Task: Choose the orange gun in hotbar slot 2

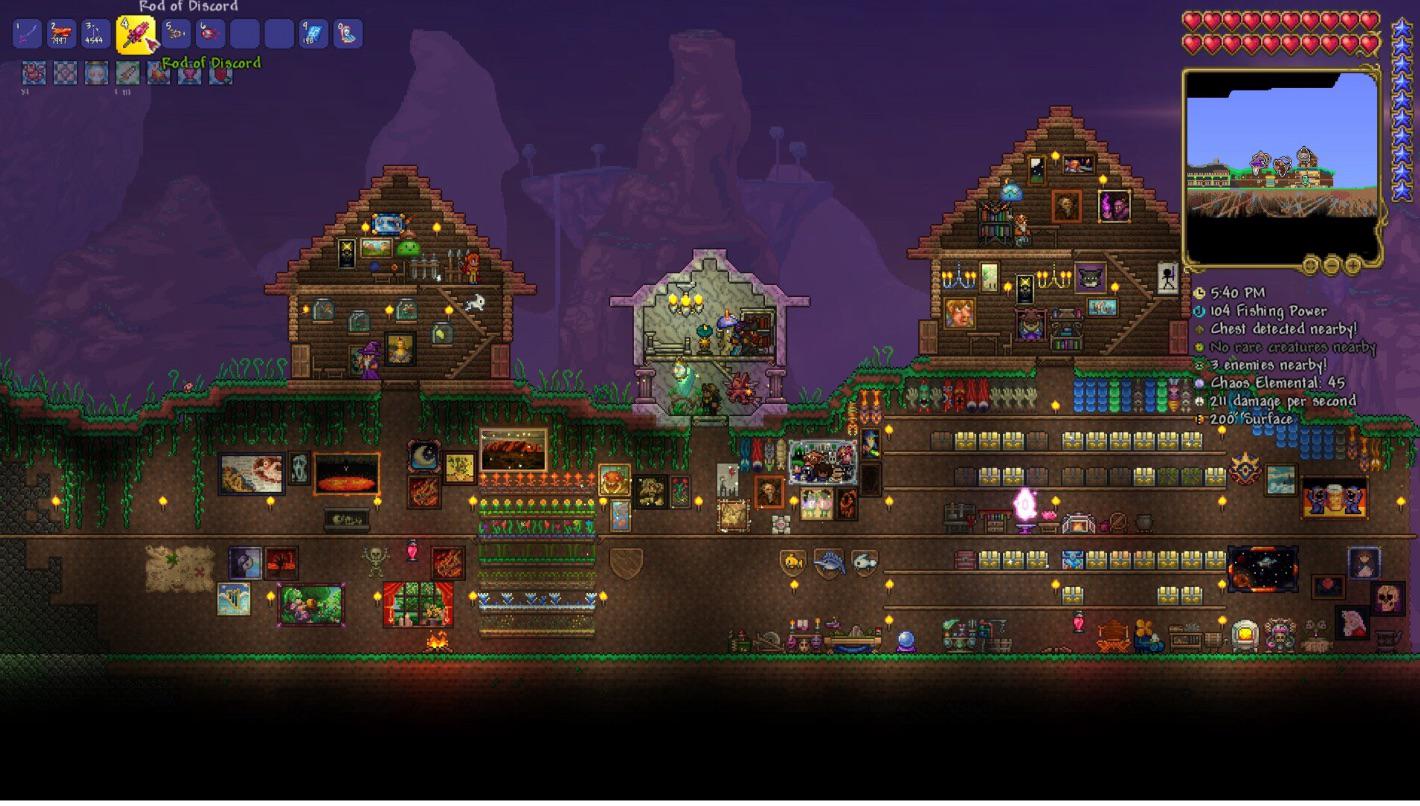Action: pyautogui.click(x=62, y=34)
